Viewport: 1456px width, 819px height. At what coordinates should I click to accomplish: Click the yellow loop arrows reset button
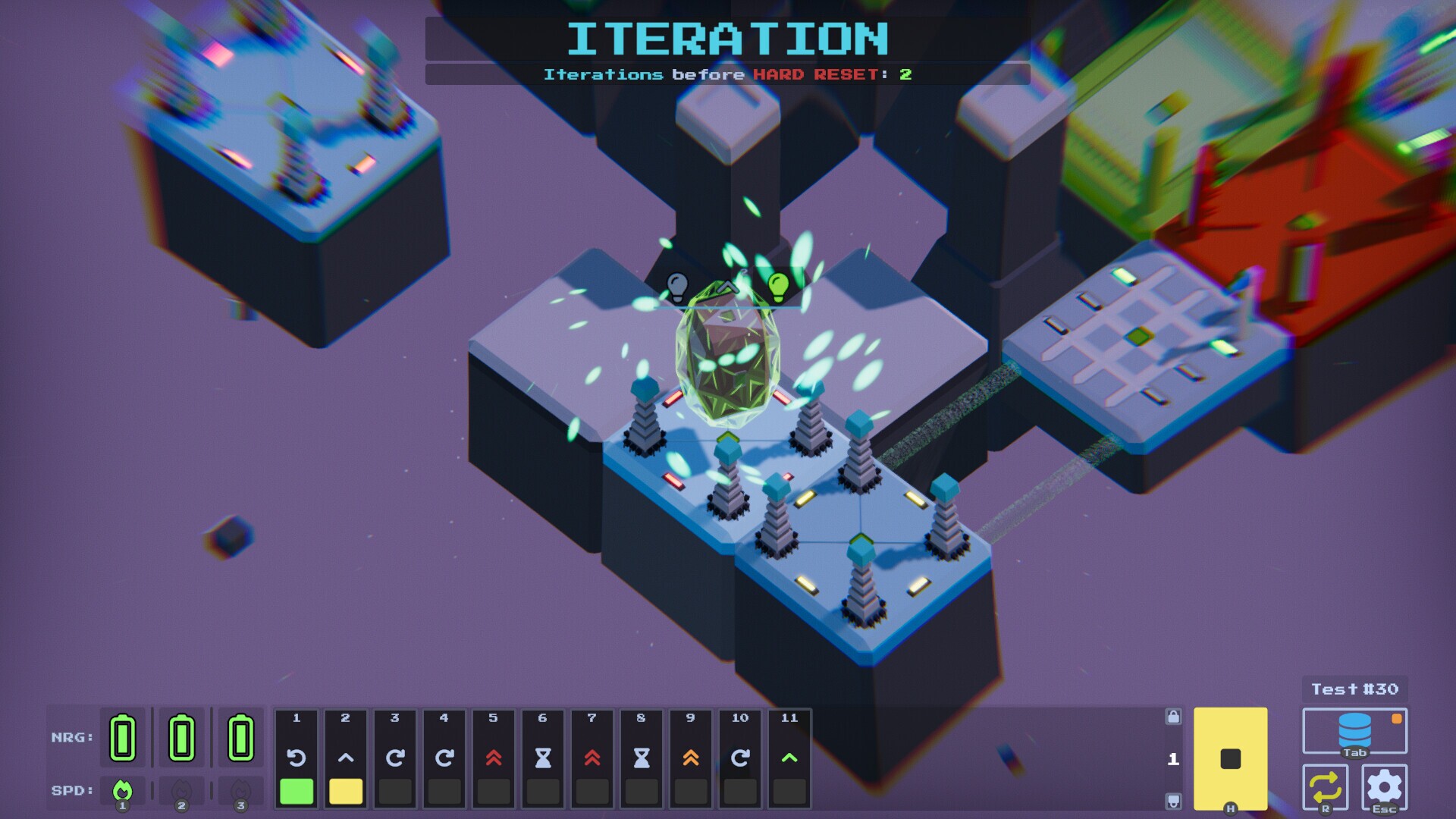pyautogui.click(x=1325, y=787)
